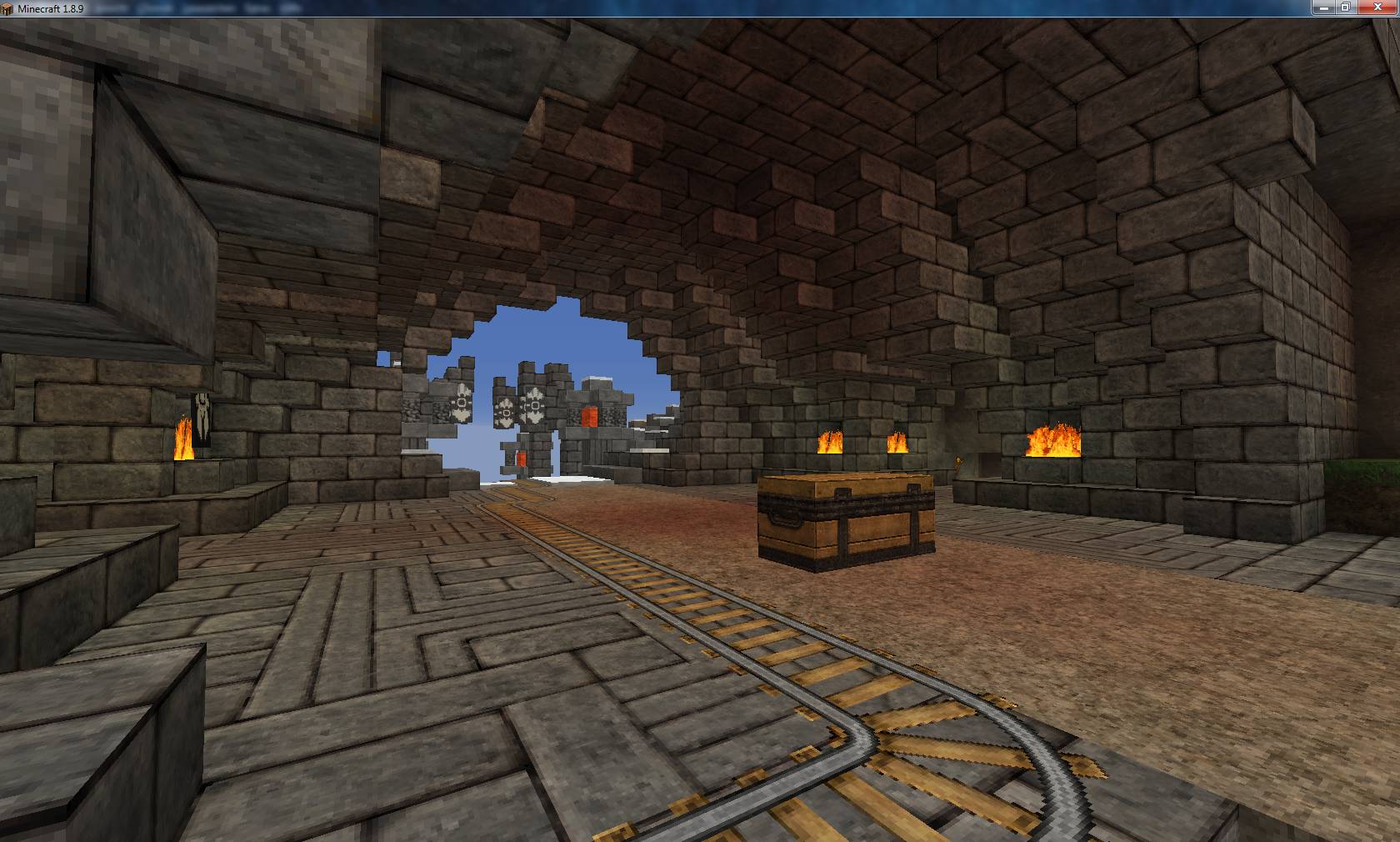Viewport: 1400px width, 842px height.
Task: Close the Minecraft 1.8.9 window
Action: point(1376,8)
